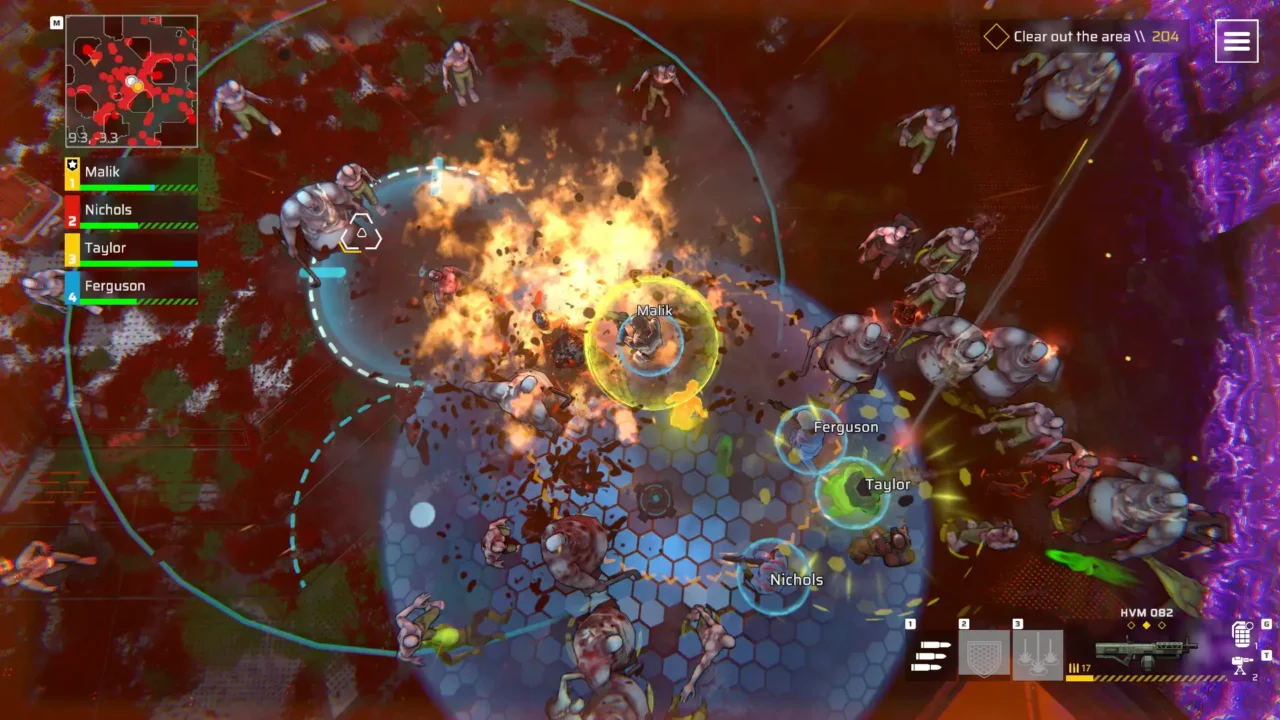Click the diamond icon beside the objective text
This screenshot has height=720, width=1280.
coord(997,36)
